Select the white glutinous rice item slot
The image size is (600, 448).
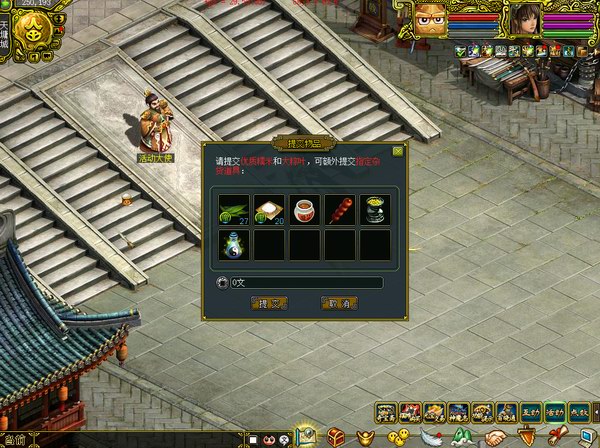click(269, 209)
